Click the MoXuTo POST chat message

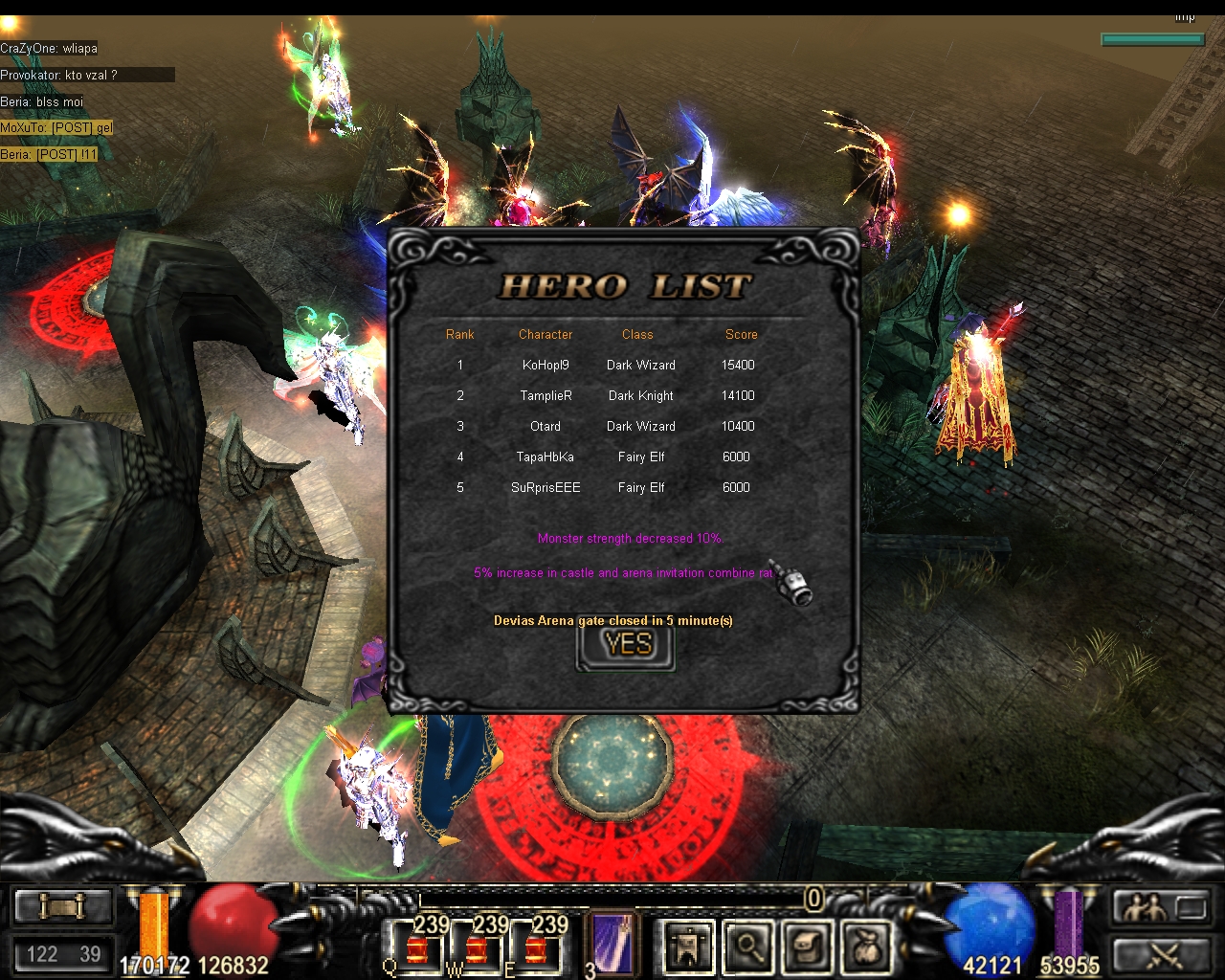click(x=56, y=127)
